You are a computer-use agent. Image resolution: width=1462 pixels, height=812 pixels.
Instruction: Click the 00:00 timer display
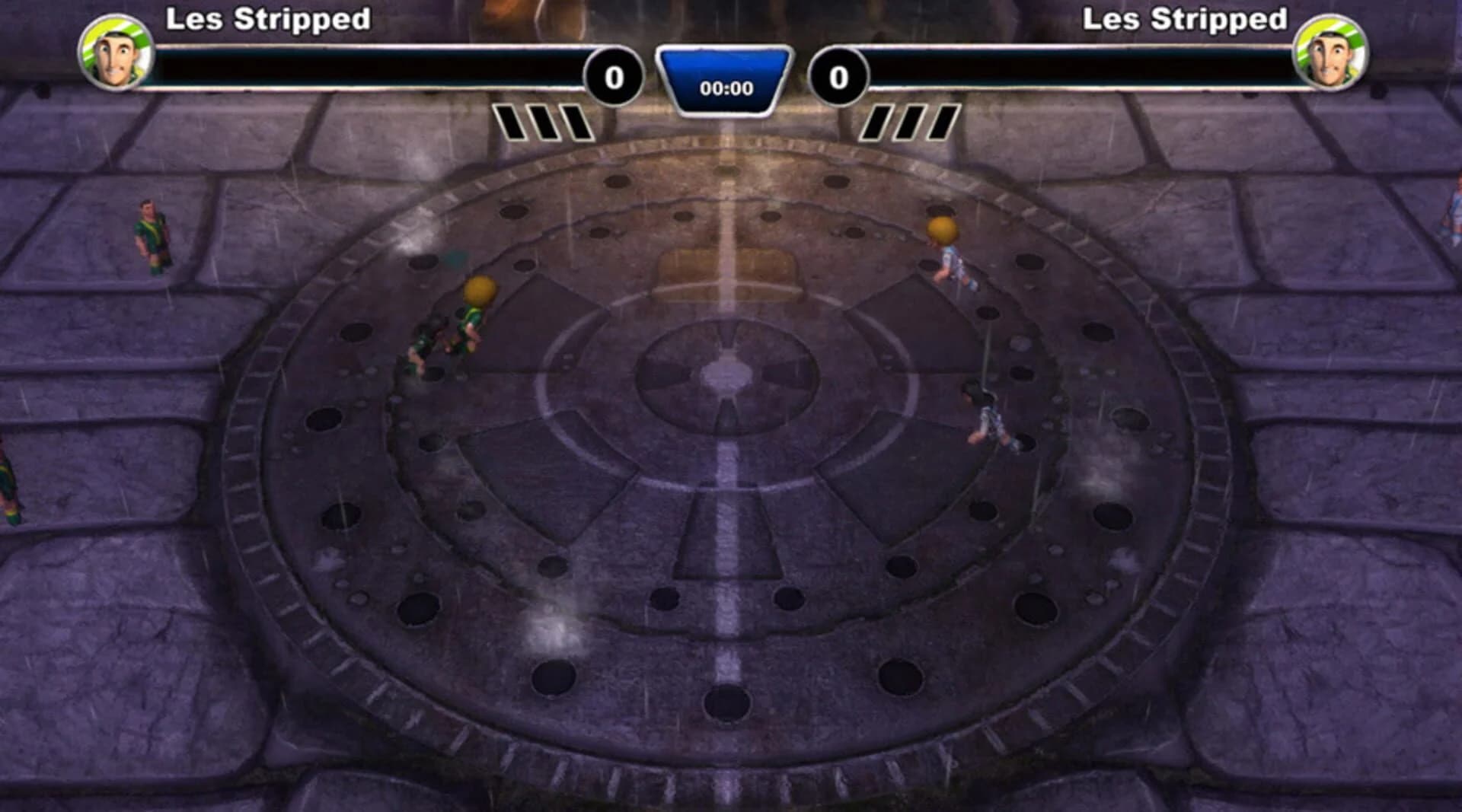point(725,88)
